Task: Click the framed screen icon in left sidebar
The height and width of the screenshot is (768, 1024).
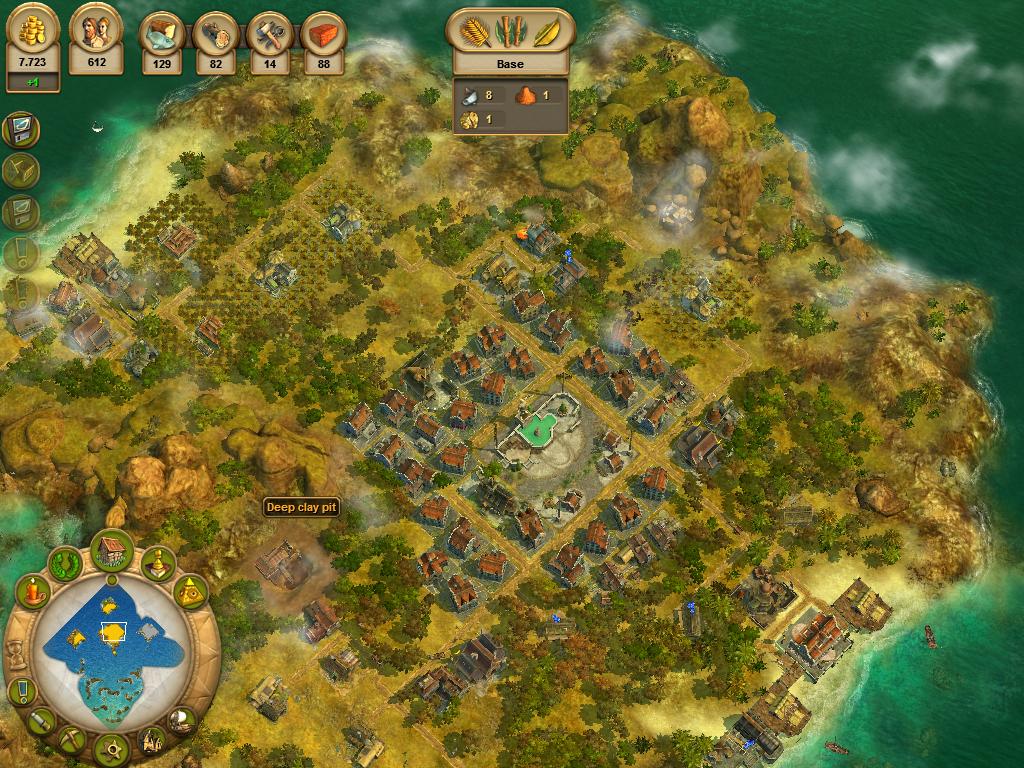Action: pyautogui.click(x=20, y=130)
